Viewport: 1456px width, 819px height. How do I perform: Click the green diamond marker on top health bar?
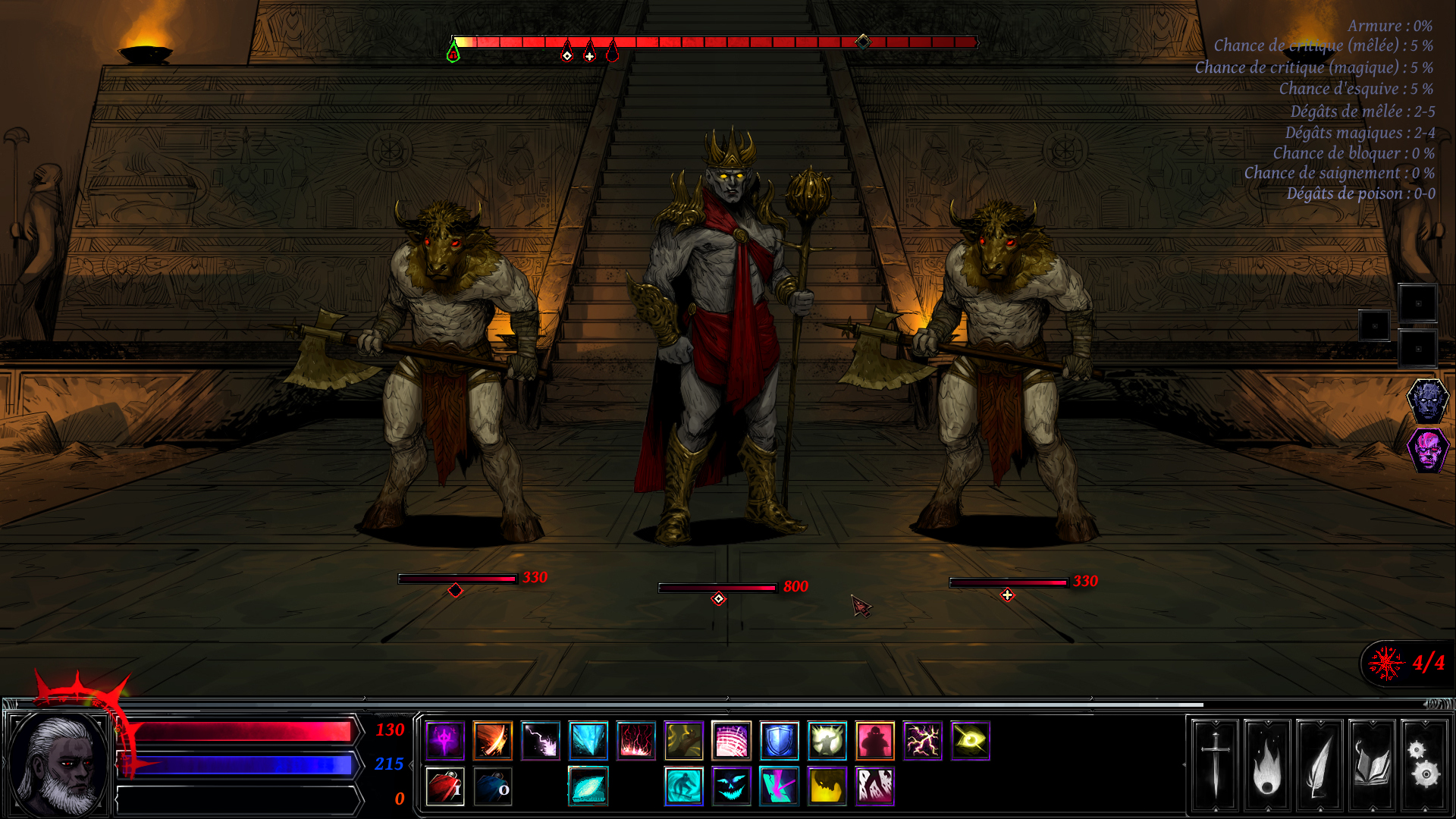(x=453, y=53)
